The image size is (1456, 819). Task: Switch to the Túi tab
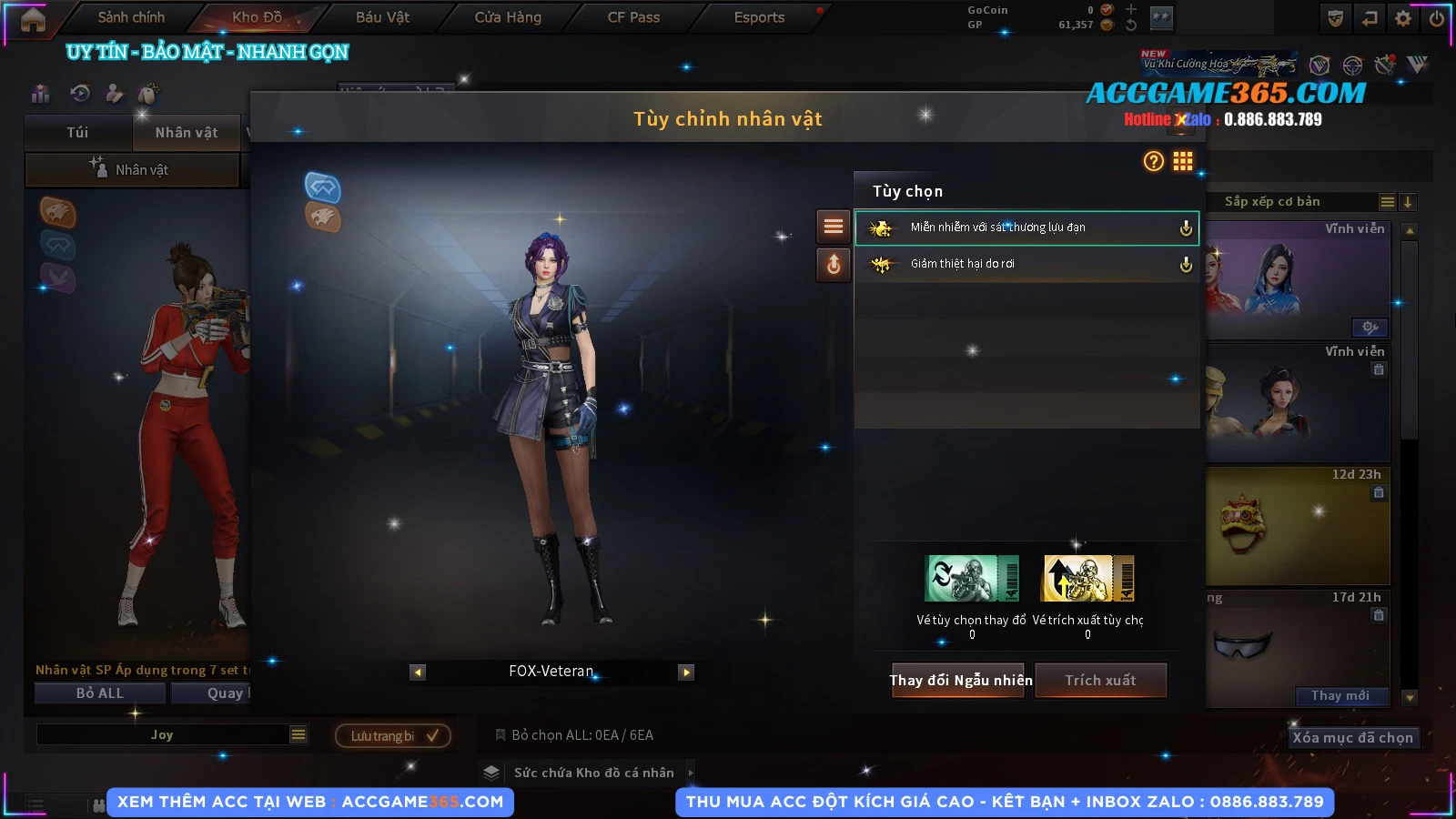pos(77,133)
